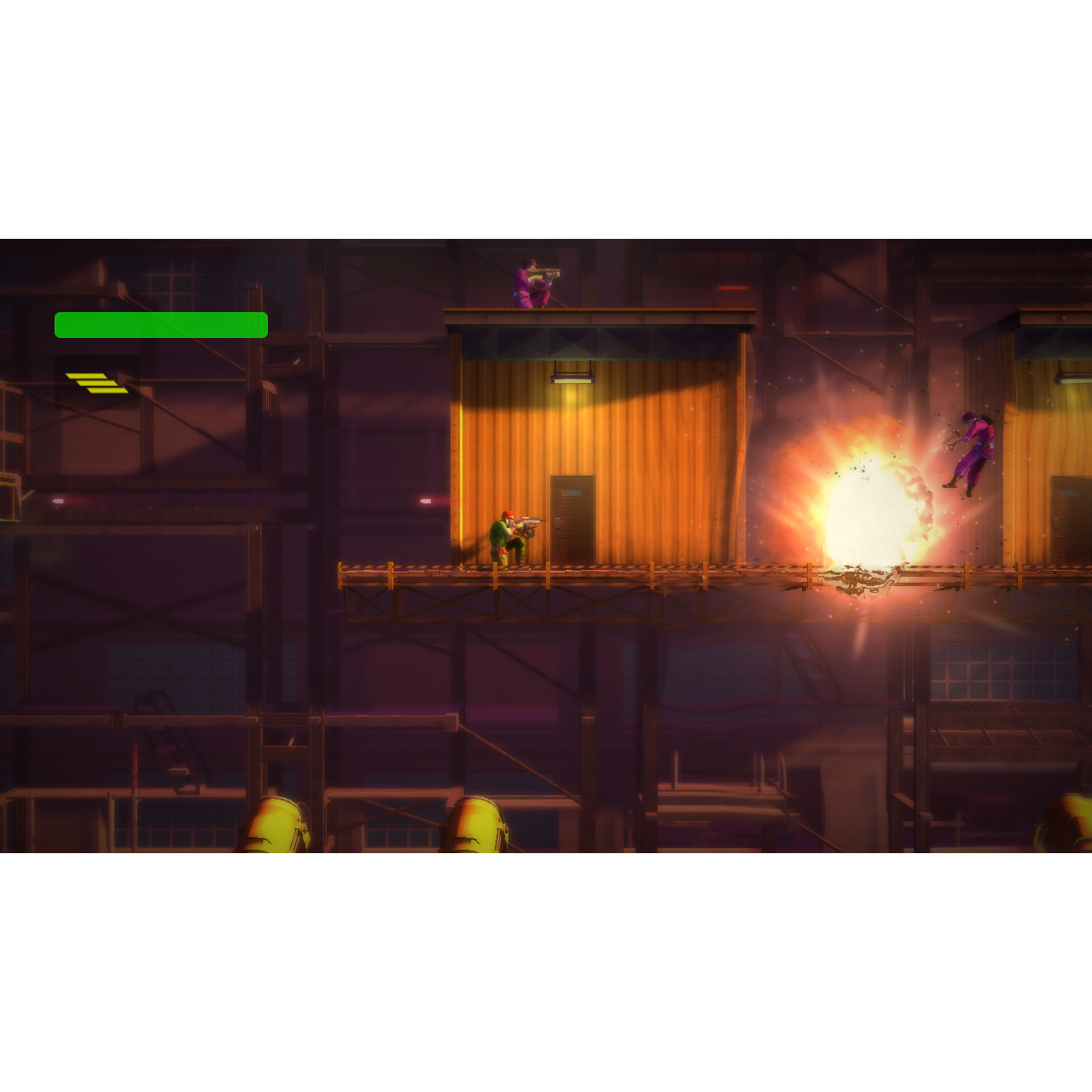Click the green health bar
This screenshot has height=1092, width=1092.
click(160, 324)
